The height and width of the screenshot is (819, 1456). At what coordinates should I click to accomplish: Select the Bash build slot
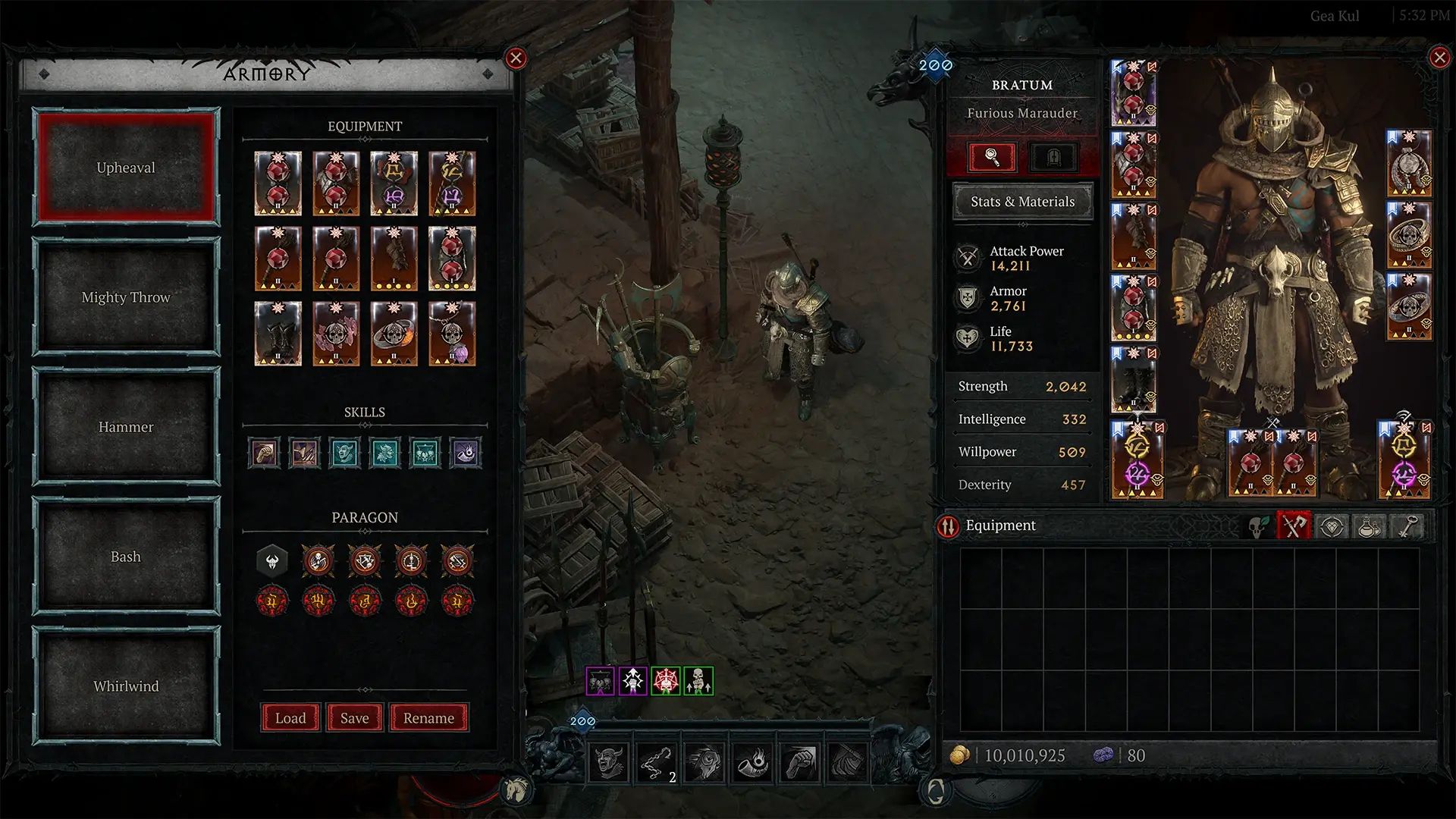pyautogui.click(x=124, y=556)
